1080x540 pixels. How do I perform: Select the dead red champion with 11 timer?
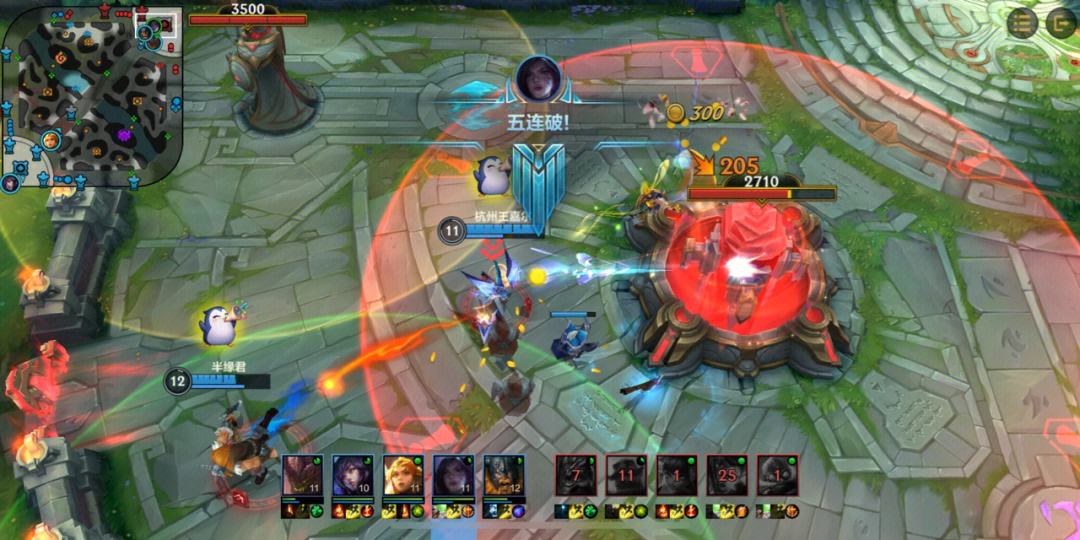click(626, 475)
